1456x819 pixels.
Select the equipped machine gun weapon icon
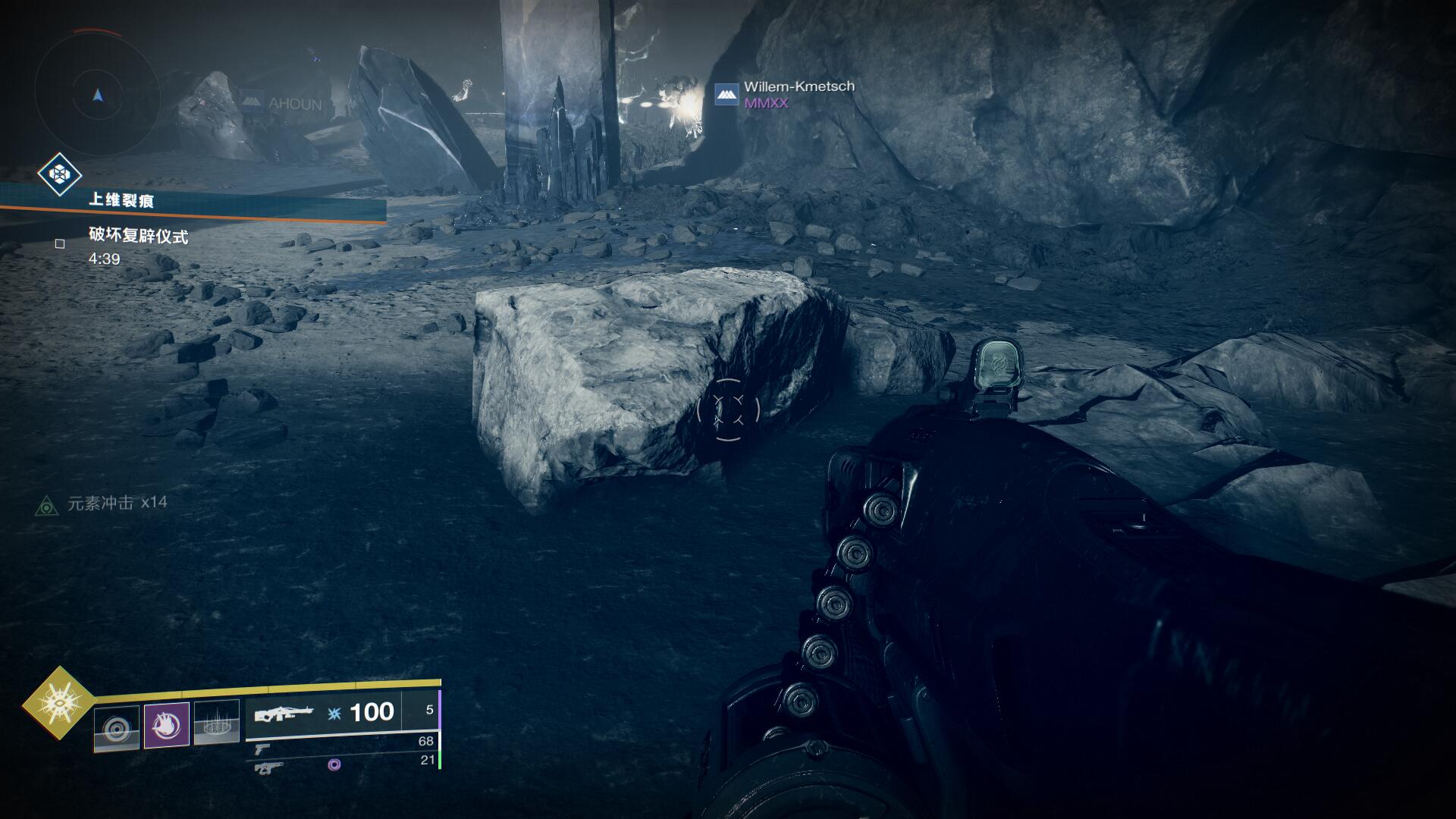coord(283,714)
